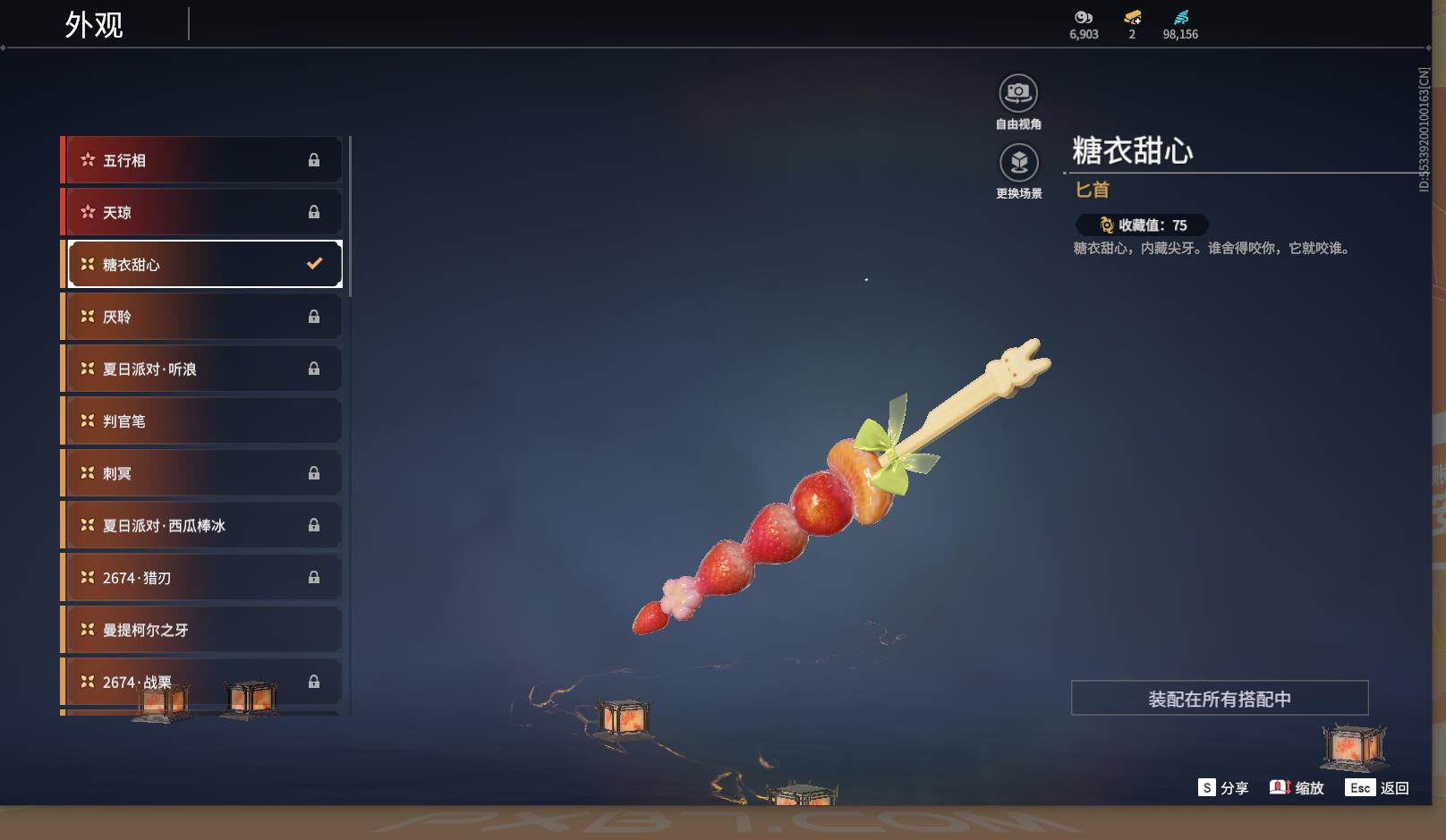The image size is (1446, 840).
Task: Click the gold ticket currency icon
Action: 1132,18
